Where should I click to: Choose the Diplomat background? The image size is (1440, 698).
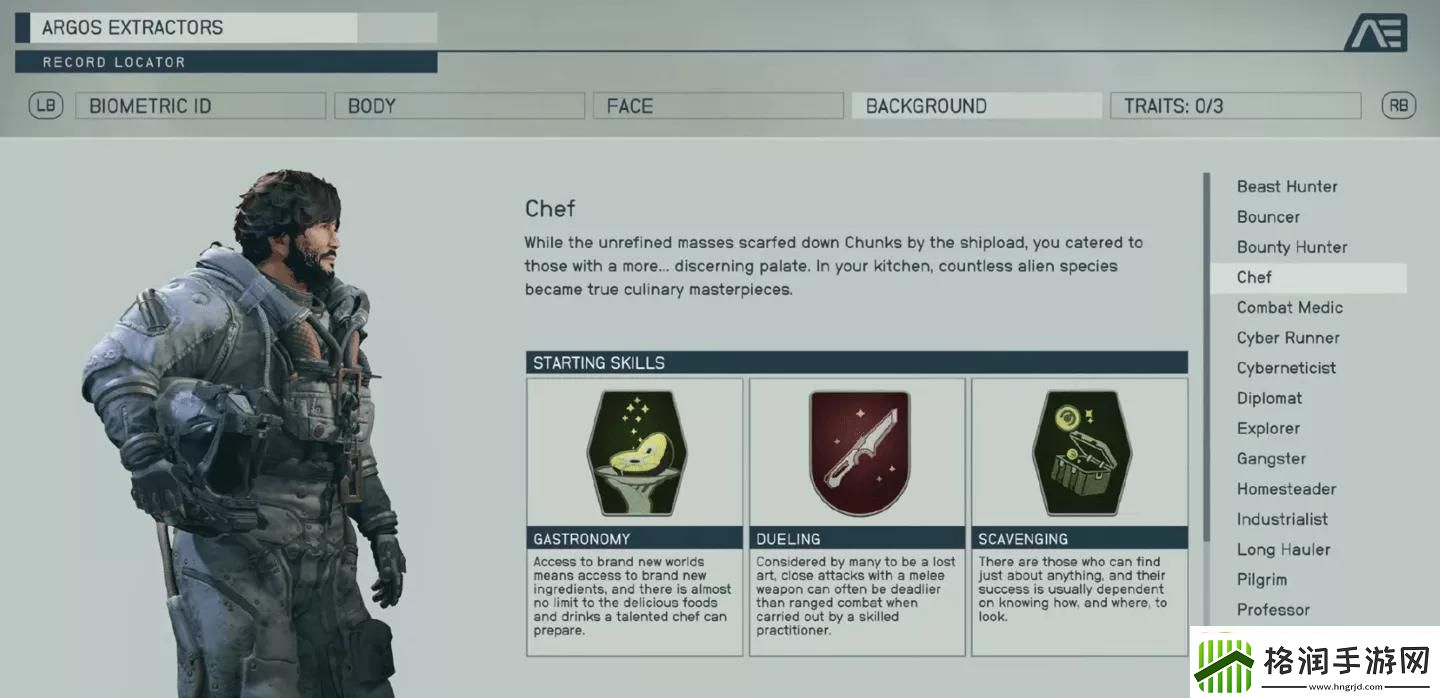1269,398
